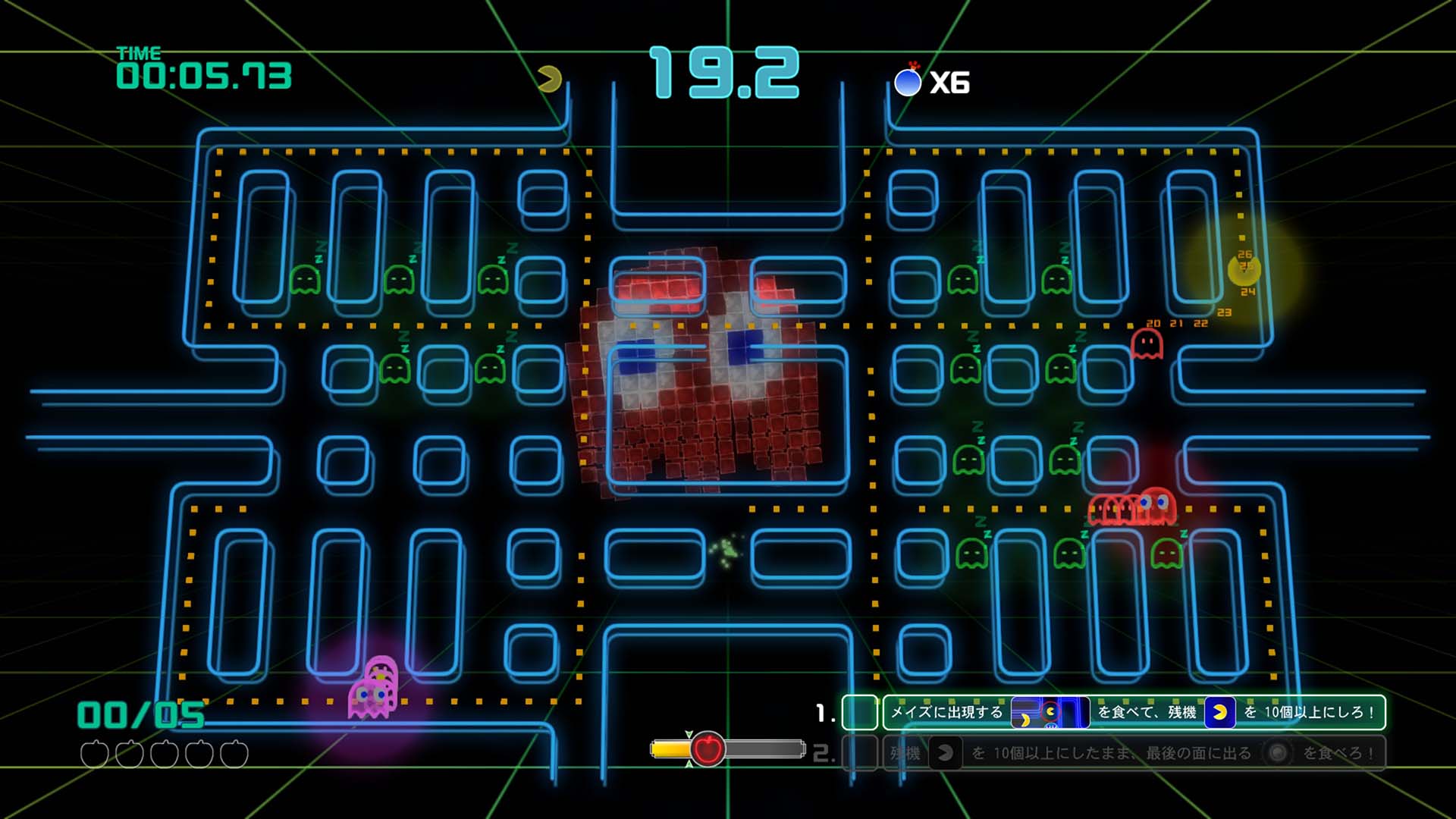Click the empty completion box for mission 1
Viewport: 1456px width, 819px height.
pyautogui.click(x=860, y=713)
